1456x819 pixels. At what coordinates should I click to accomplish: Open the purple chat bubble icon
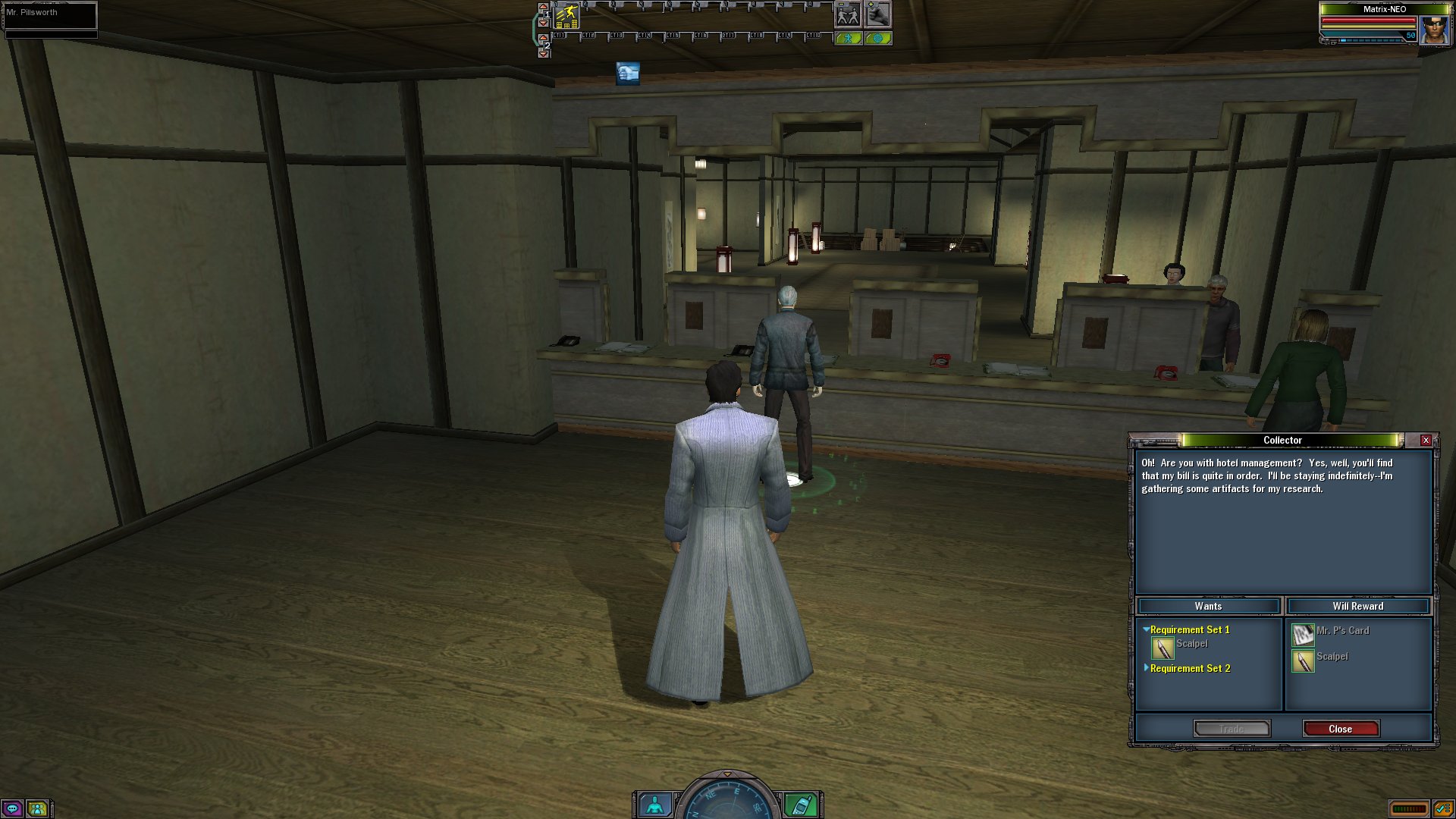(x=13, y=808)
